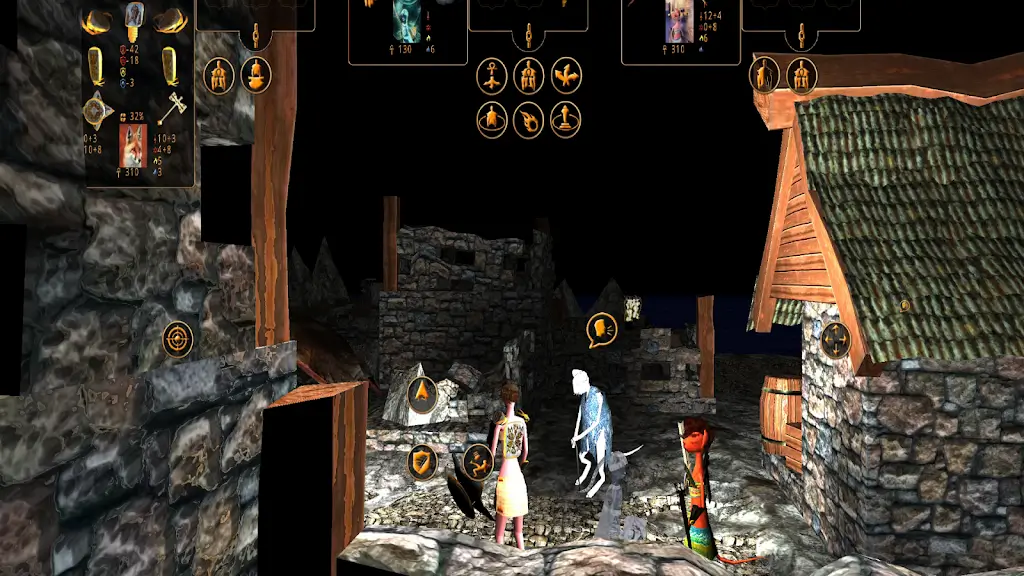
Task: Select the pink character portrait
Action: pos(679,24)
